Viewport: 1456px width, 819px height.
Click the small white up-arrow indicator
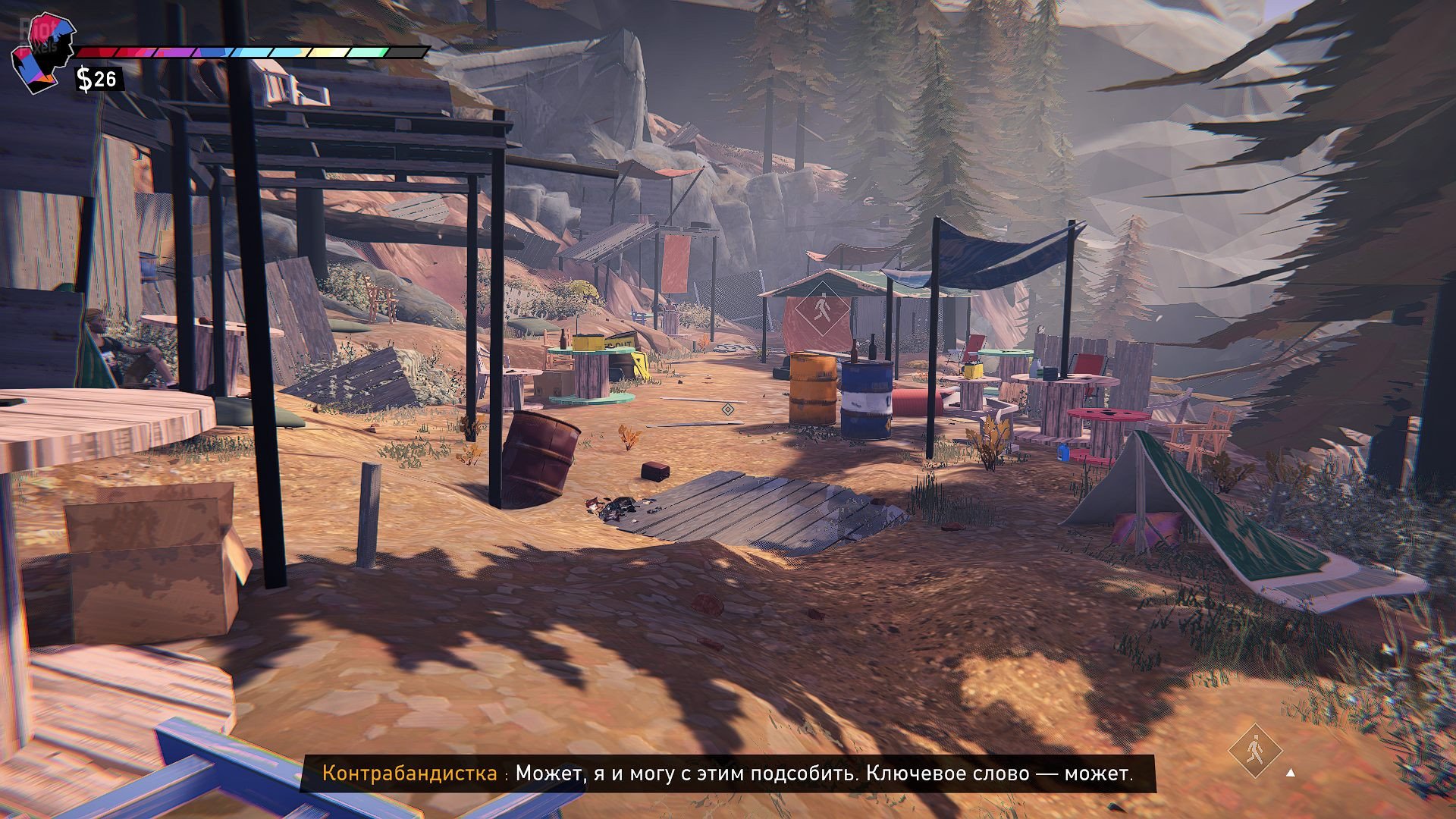coord(1291,773)
